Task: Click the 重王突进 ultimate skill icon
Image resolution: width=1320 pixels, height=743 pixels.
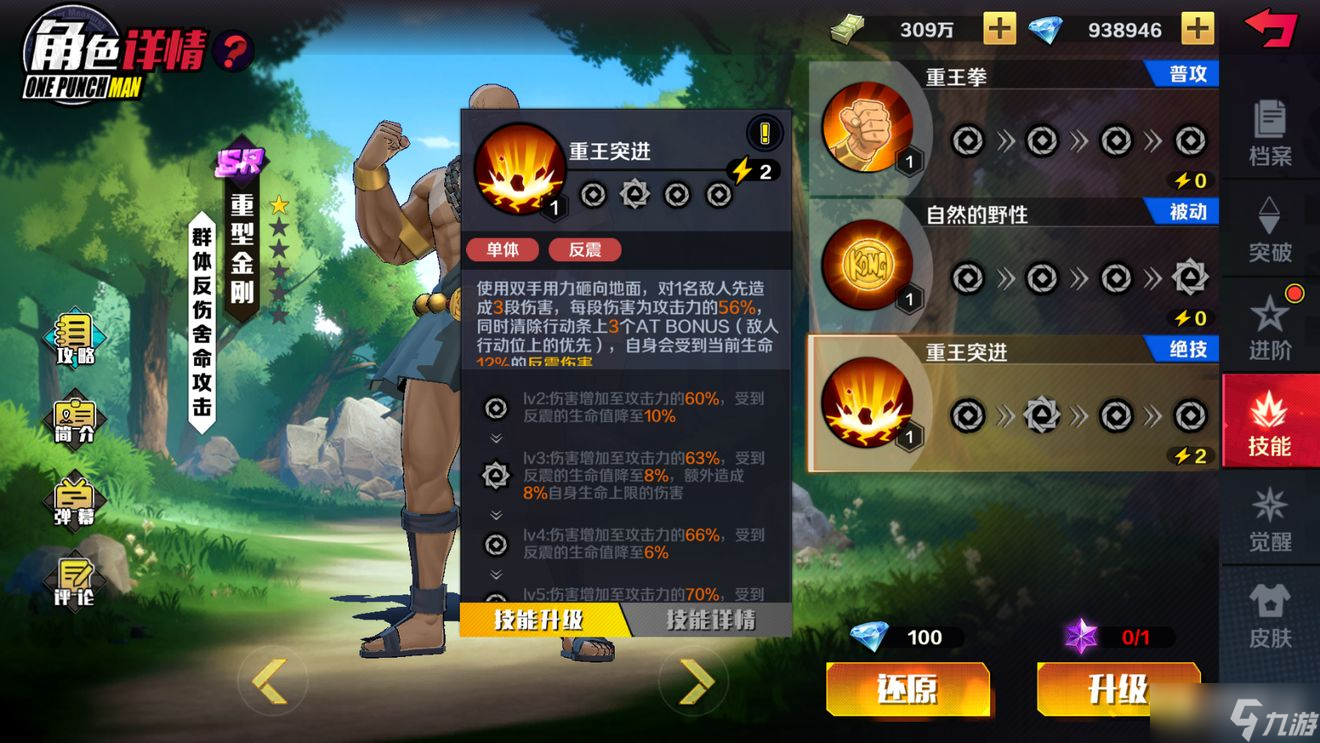Action: [870, 404]
